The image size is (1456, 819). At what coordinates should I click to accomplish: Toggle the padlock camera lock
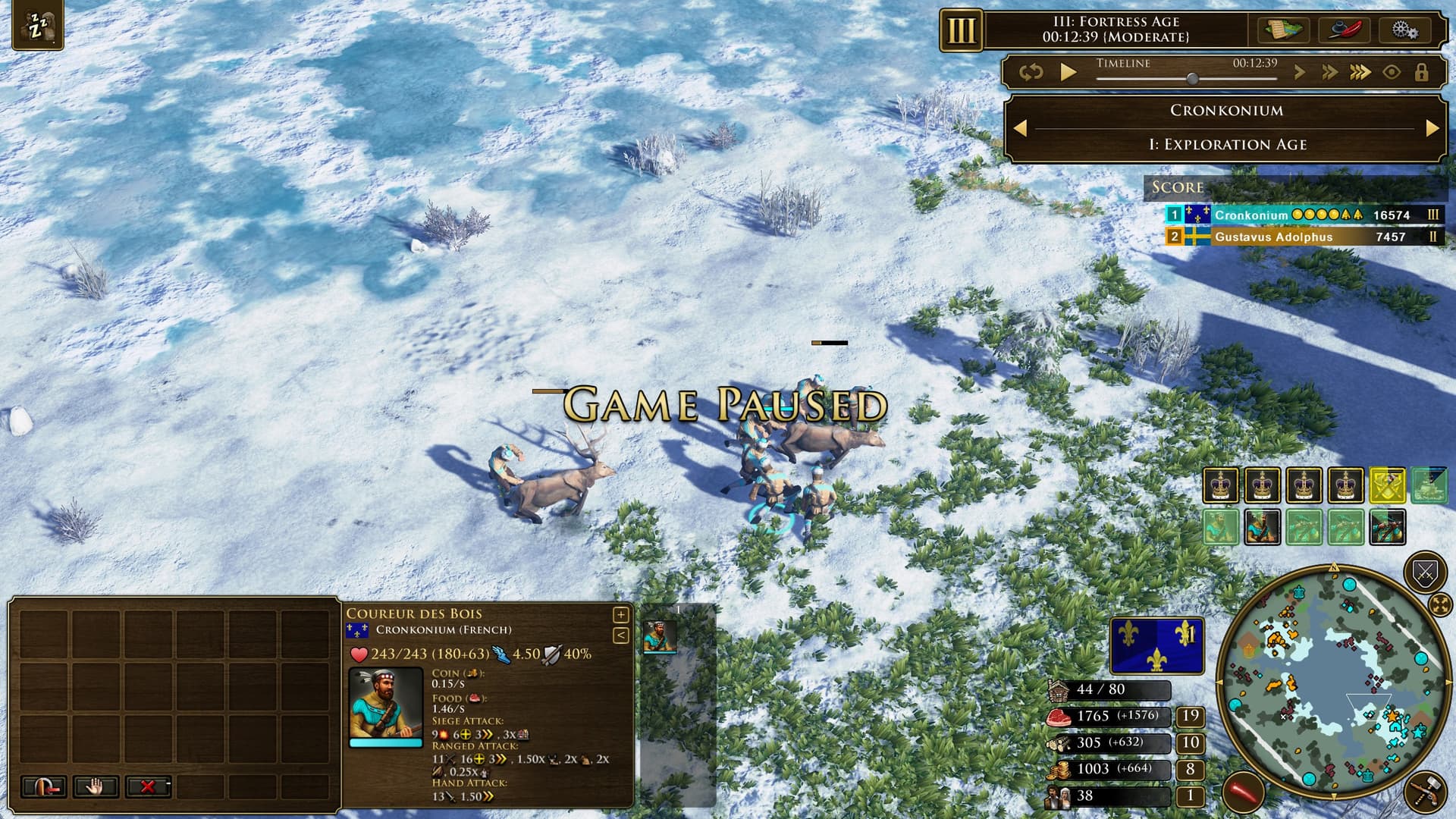1422,73
